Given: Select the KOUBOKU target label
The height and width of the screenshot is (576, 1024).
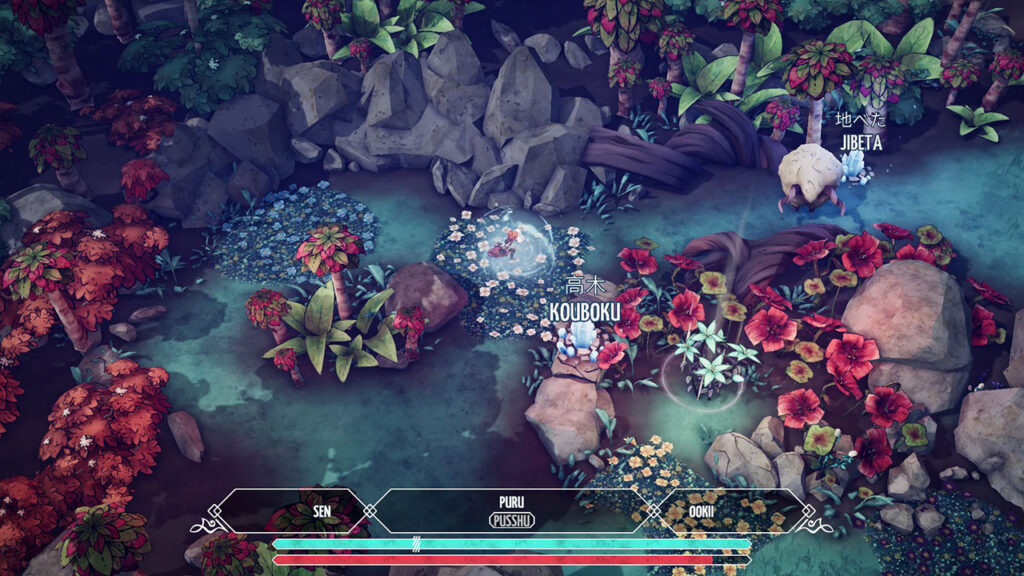Looking at the screenshot, I should pos(585,311).
